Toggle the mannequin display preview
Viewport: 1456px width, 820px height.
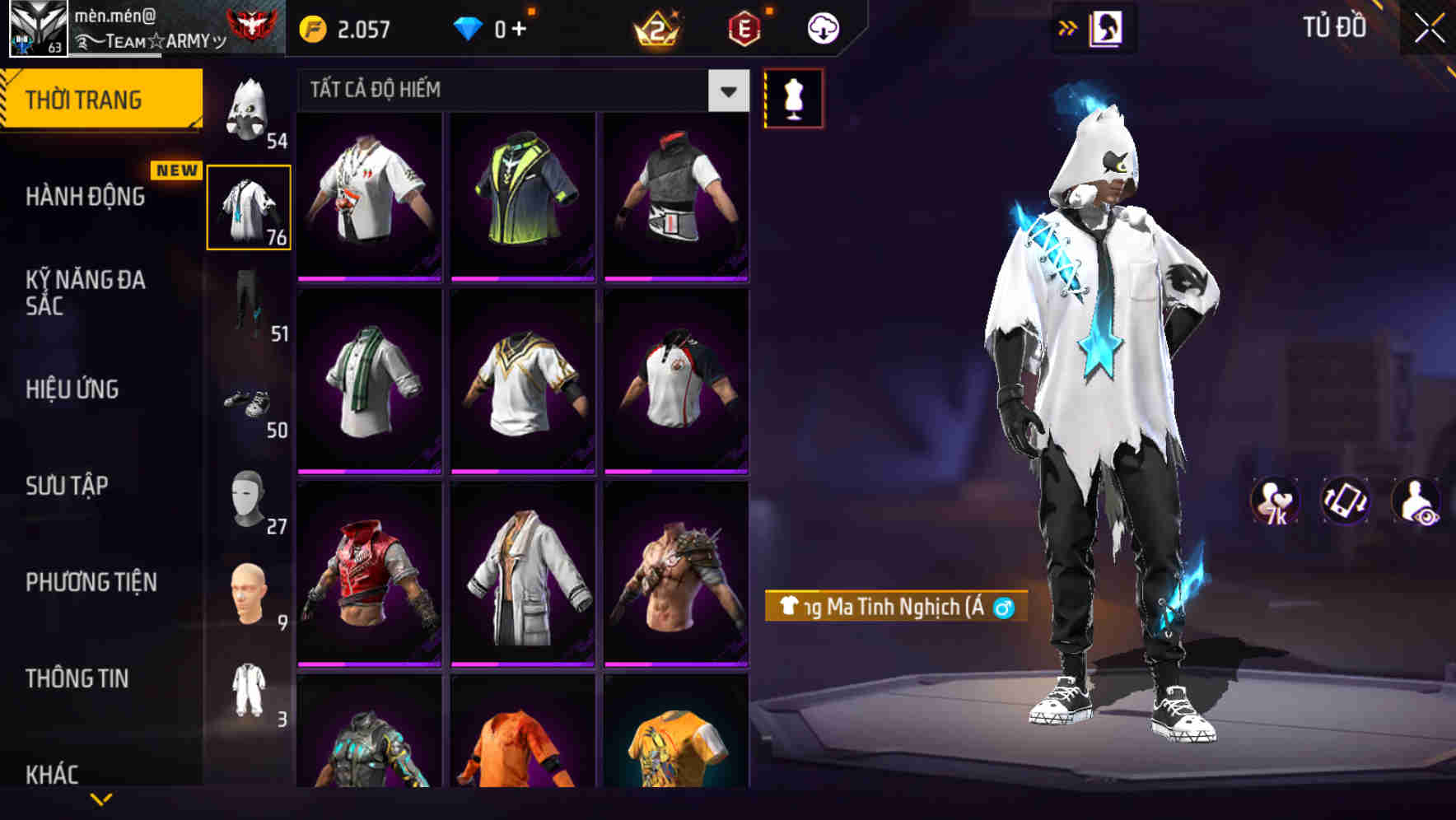pos(793,97)
